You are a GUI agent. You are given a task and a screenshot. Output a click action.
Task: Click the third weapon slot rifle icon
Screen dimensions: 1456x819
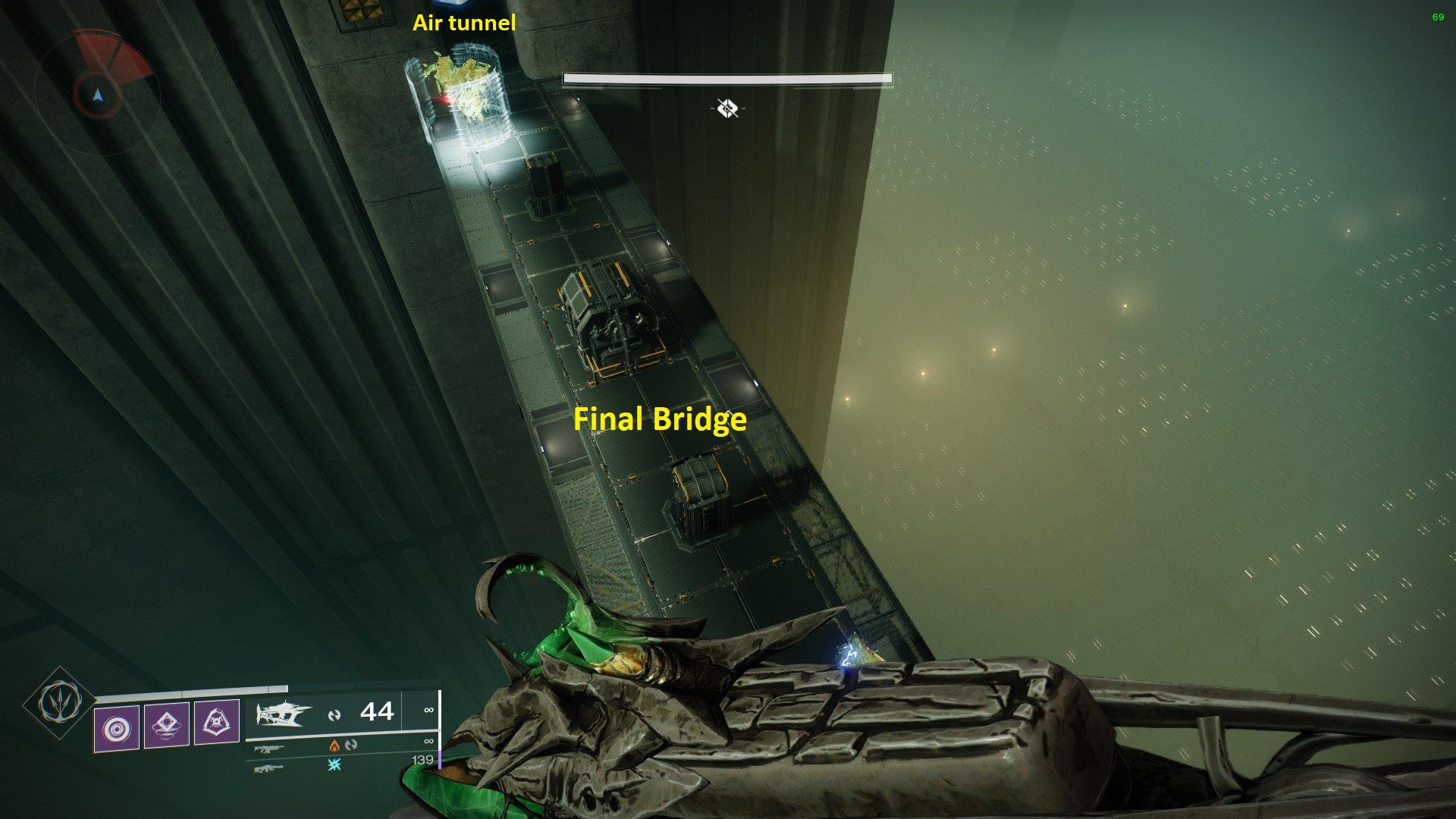click(x=271, y=770)
